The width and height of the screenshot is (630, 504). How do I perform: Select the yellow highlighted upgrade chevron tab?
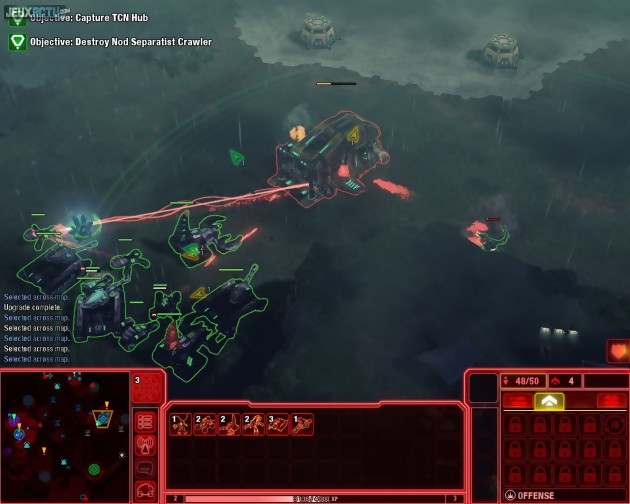tap(549, 401)
